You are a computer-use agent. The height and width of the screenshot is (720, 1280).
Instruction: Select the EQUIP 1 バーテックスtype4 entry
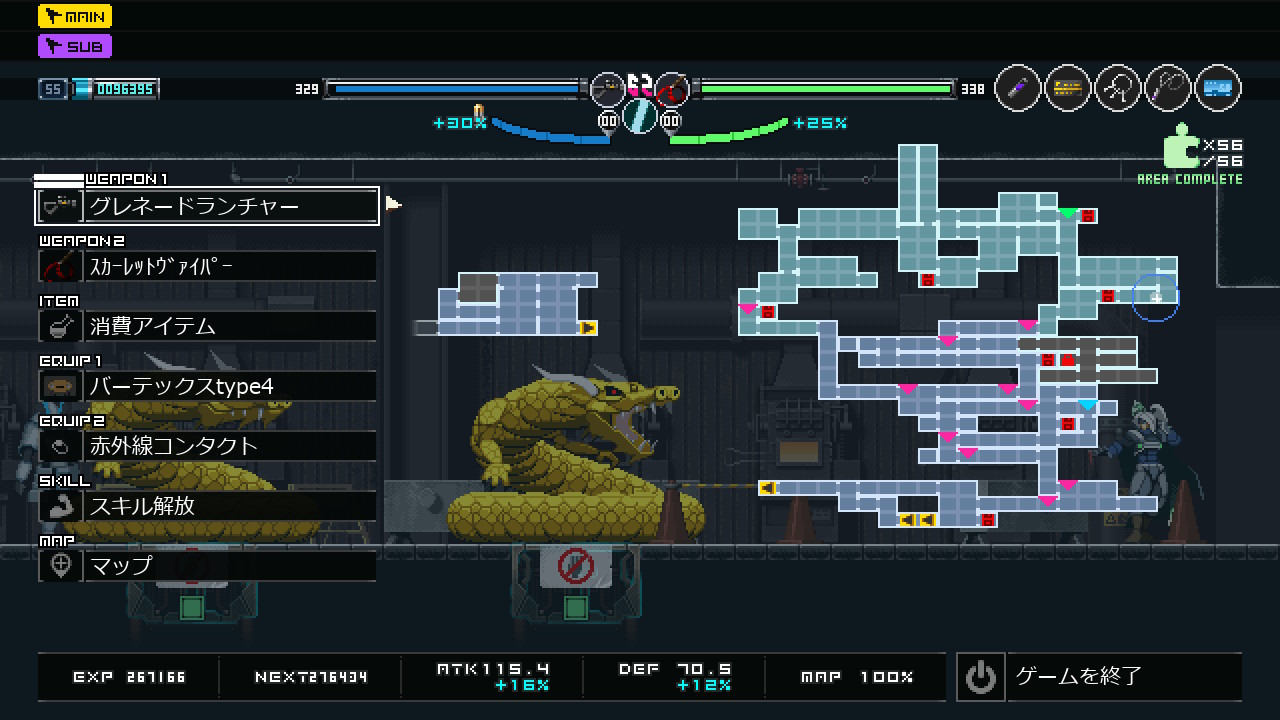[207, 386]
